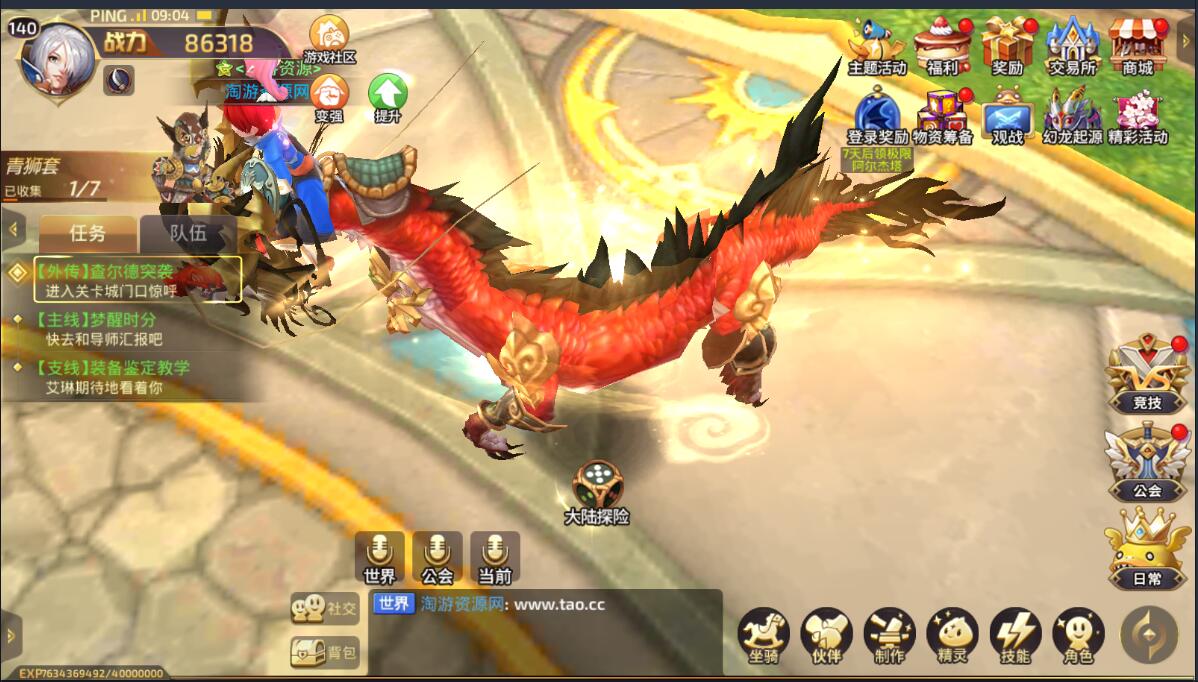1198x682 pixels.
Task: Open the 背包 backpack
Action: point(324,653)
